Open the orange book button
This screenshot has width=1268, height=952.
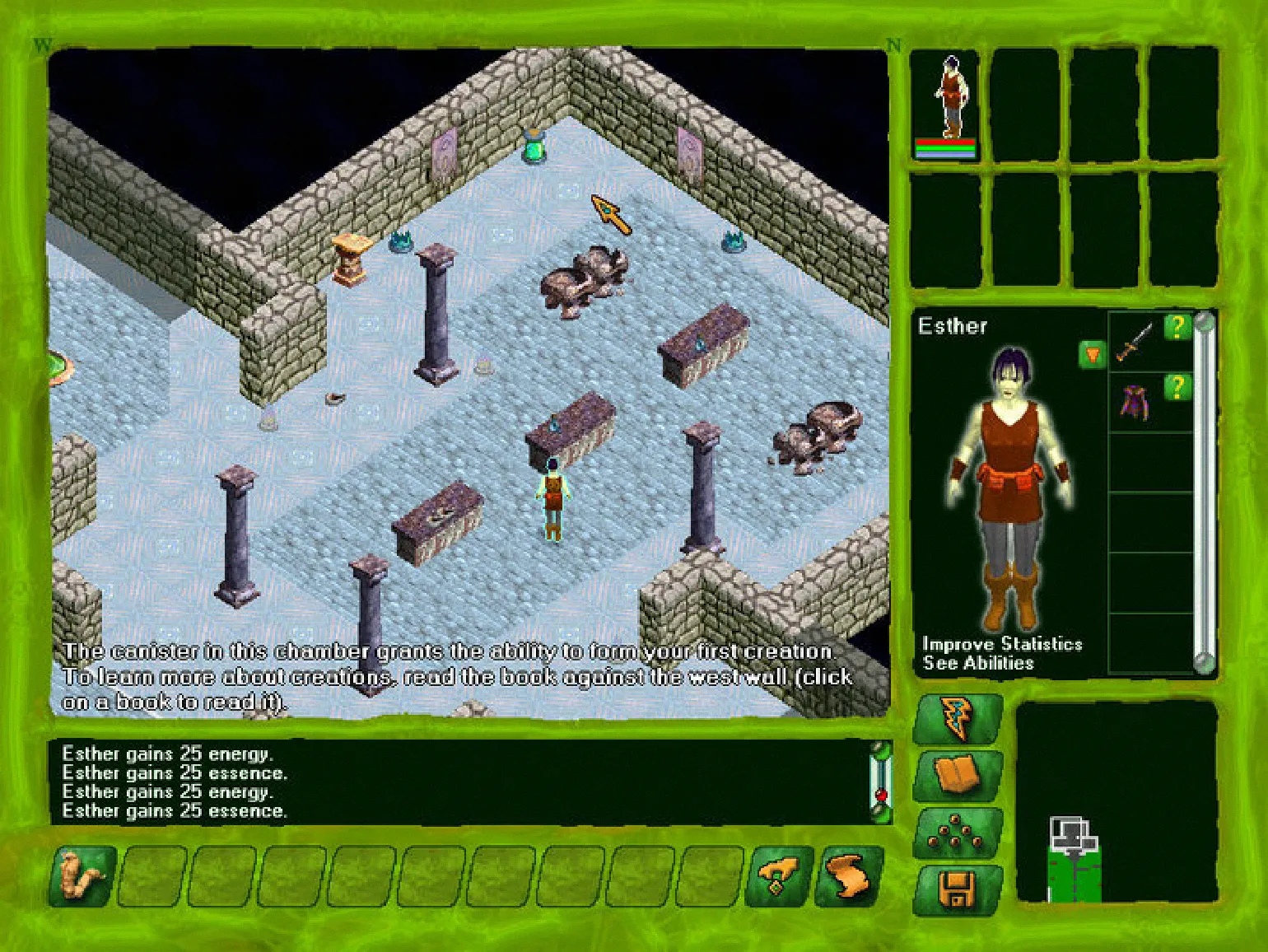958,775
